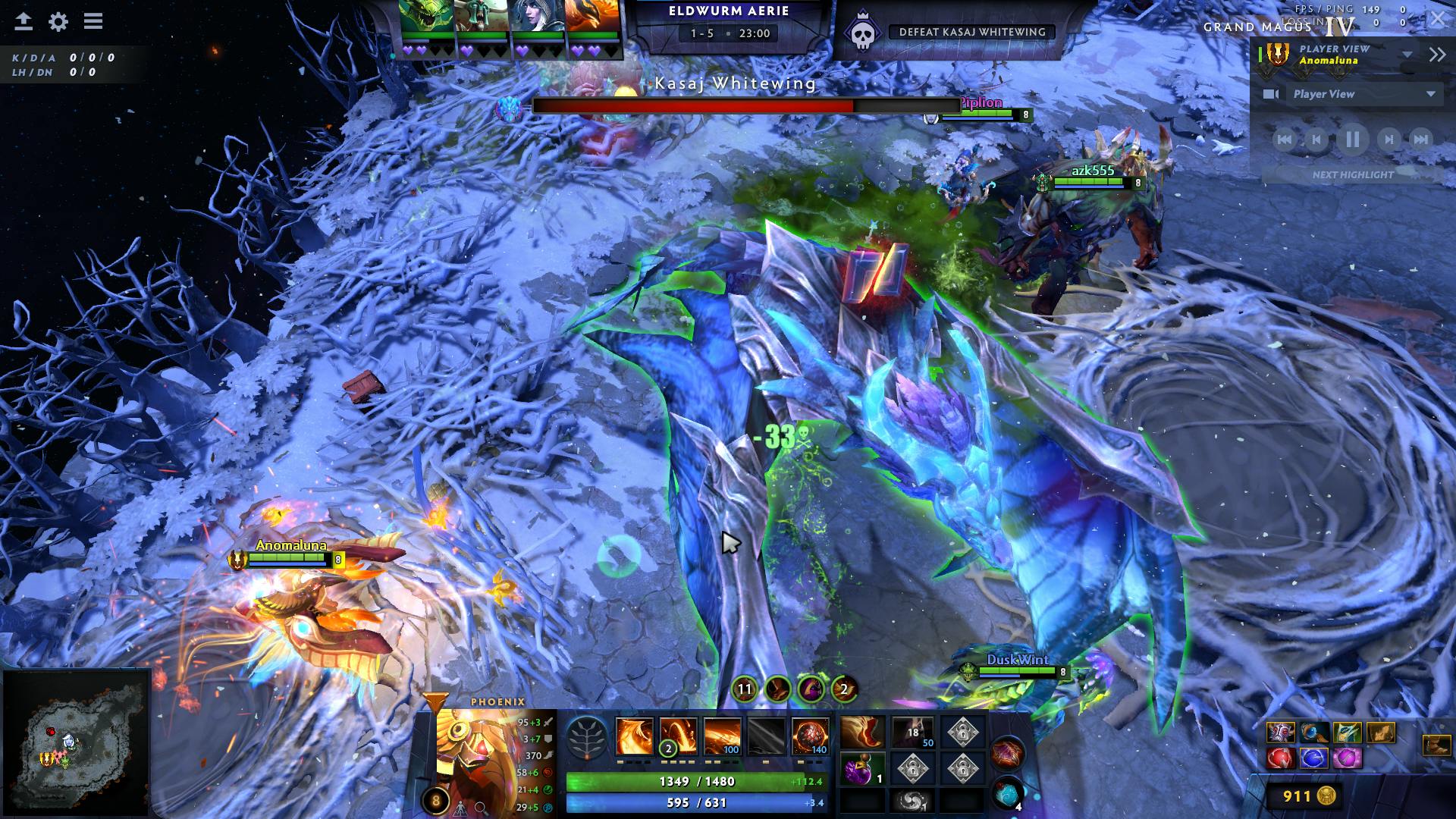Close the replay with the X button

point(1438,20)
